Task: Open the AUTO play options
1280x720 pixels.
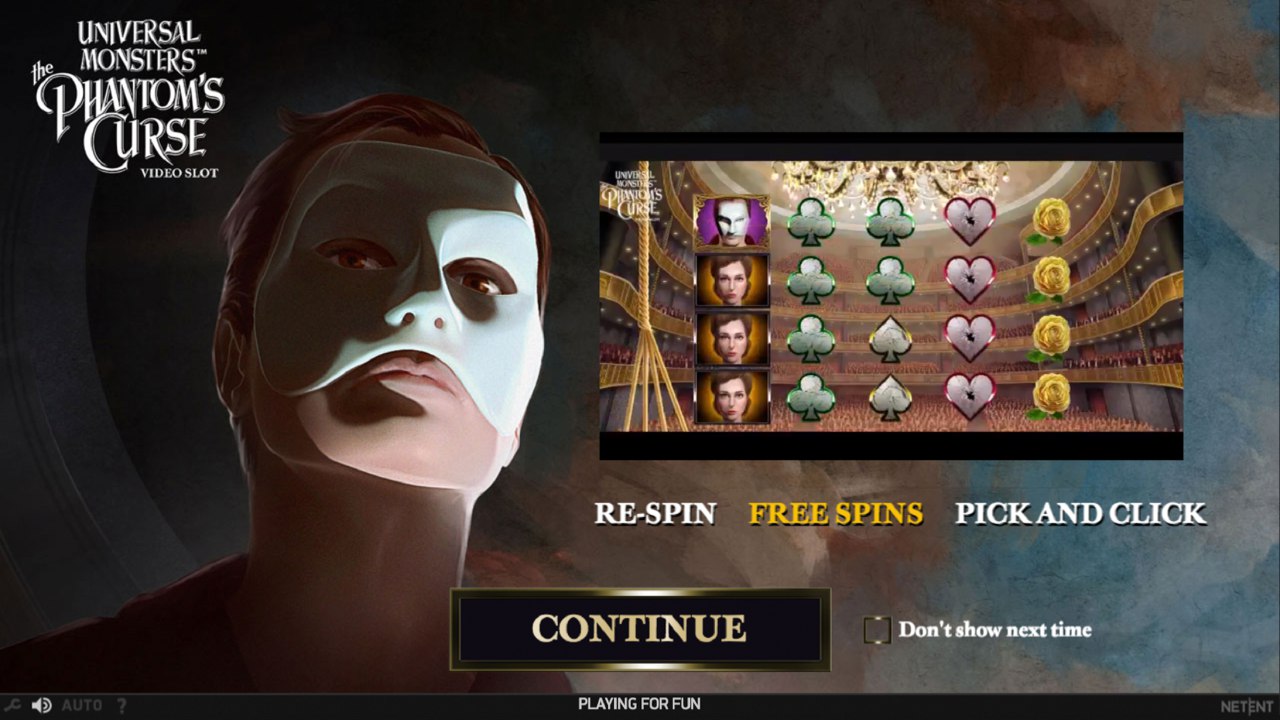Action: click(82, 705)
